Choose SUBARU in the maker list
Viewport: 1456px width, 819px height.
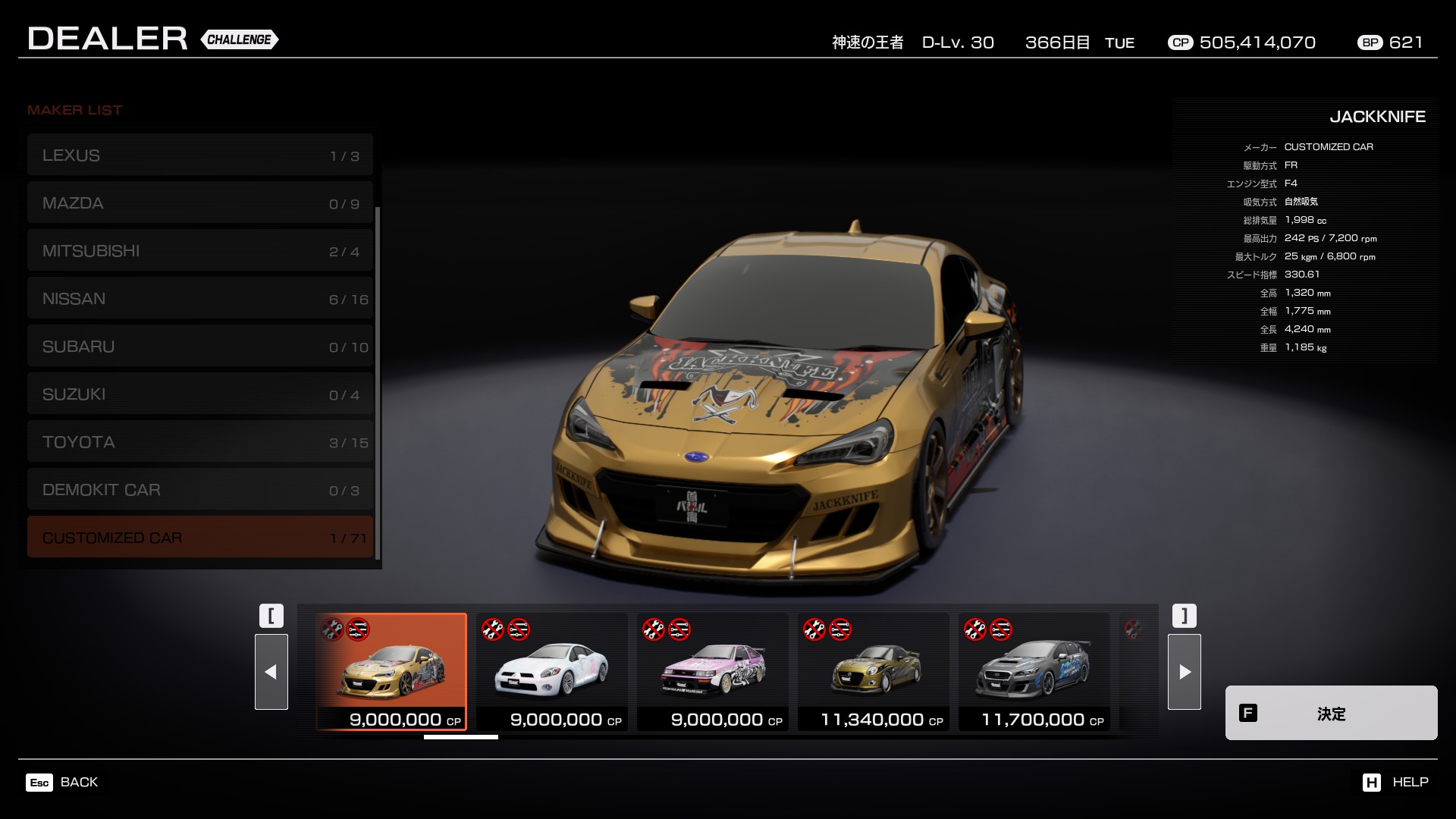pyautogui.click(x=200, y=347)
